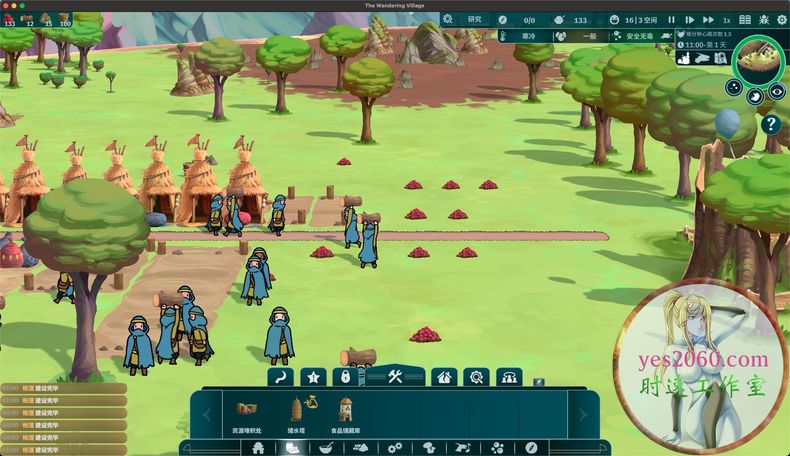The image size is (790, 456).
Task: Open the wrench and hammer build tab
Action: tap(394, 377)
